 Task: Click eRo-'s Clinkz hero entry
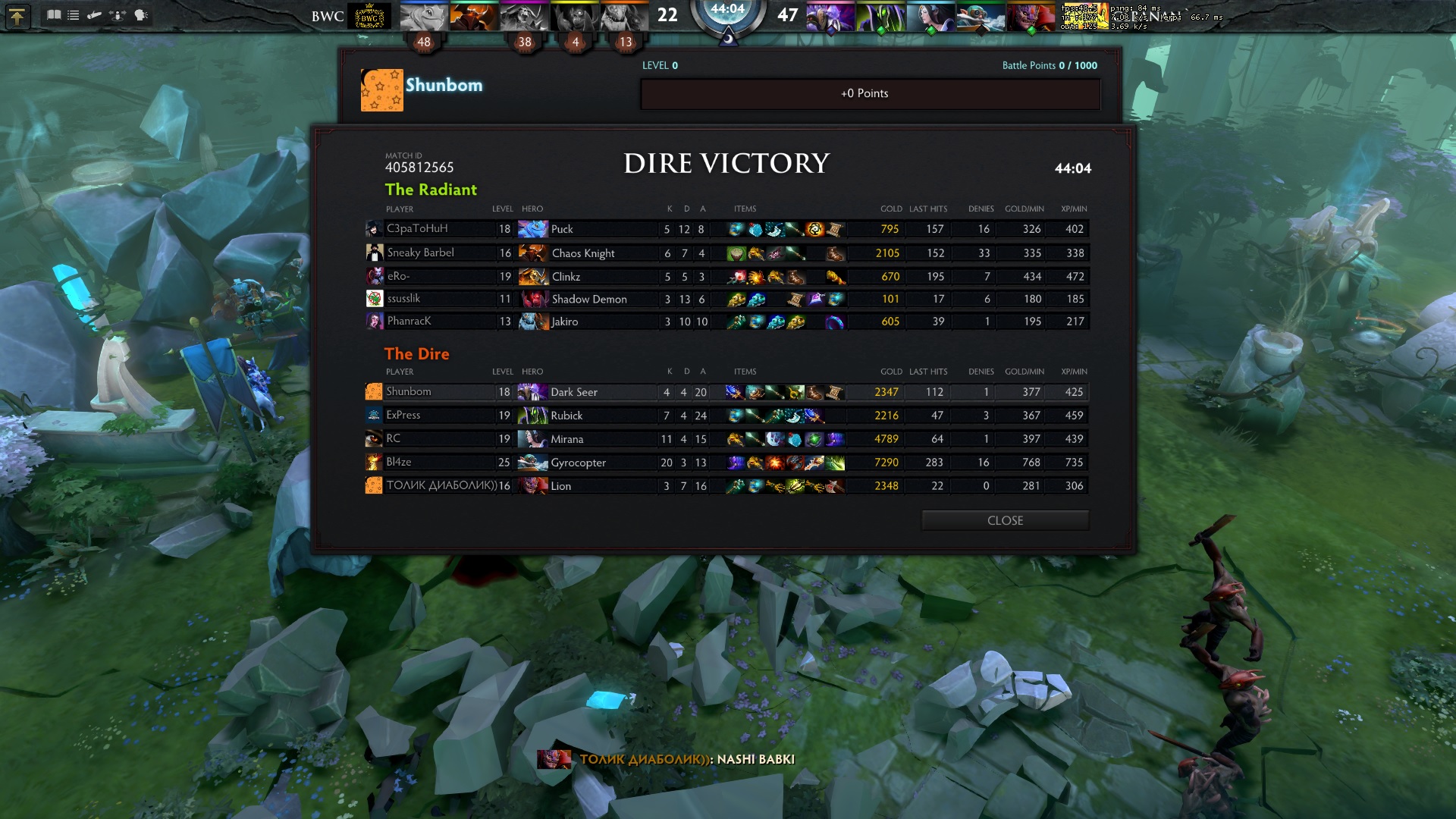pos(566,277)
